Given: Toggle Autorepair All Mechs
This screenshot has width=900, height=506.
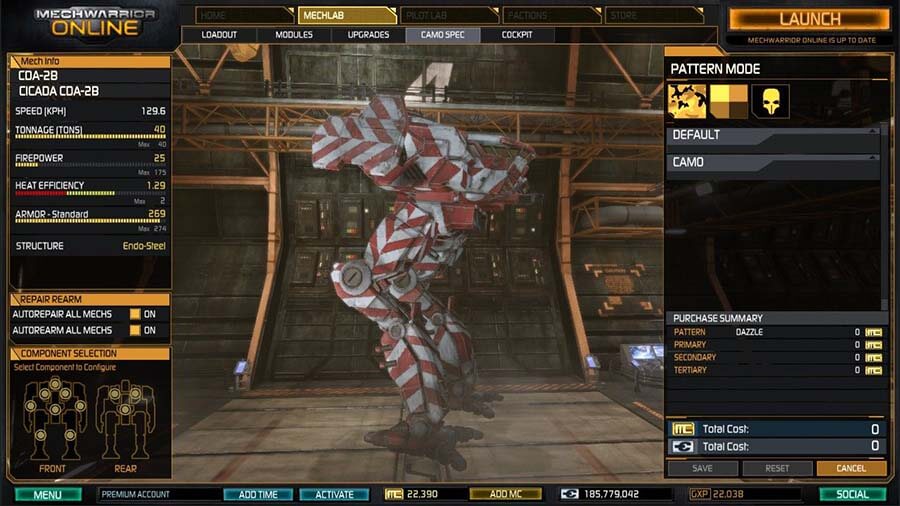Looking at the screenshot, I should tap(135, 314).
